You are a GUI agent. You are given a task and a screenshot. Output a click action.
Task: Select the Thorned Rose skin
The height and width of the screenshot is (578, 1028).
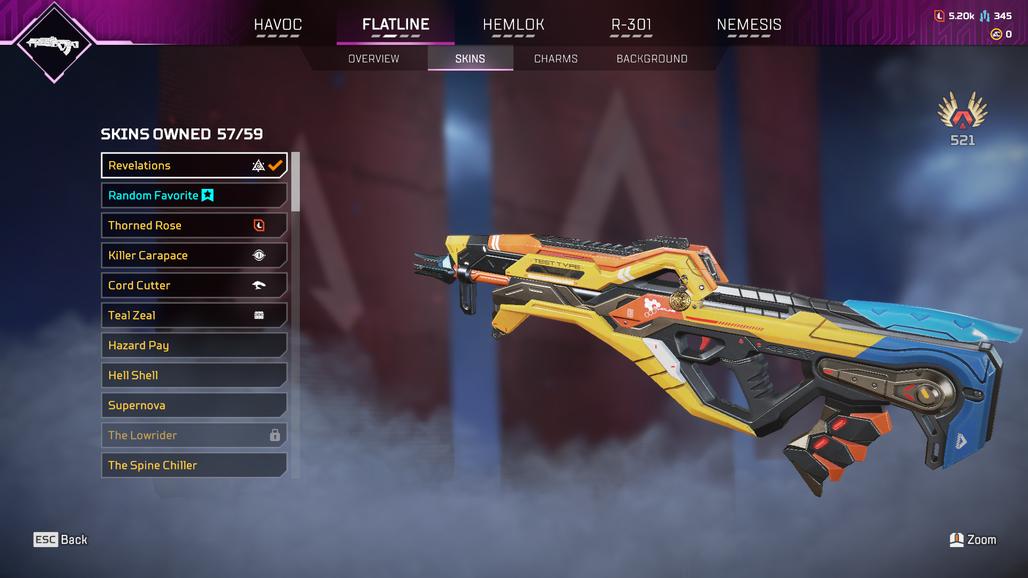coord(194,226)
